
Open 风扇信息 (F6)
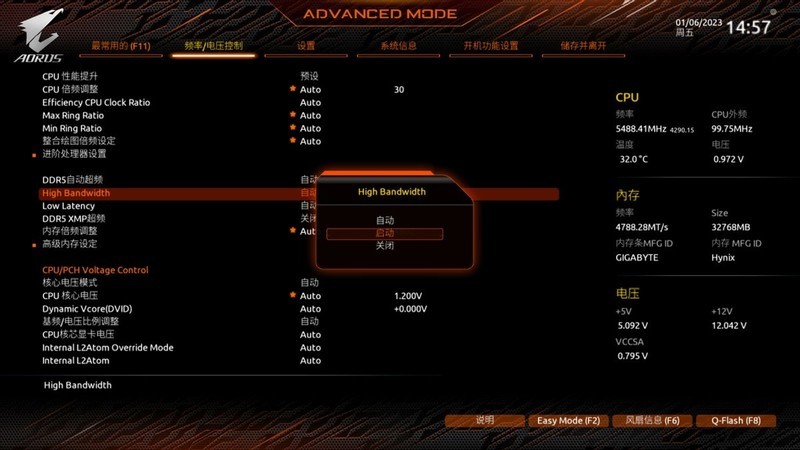coord(651,421)
